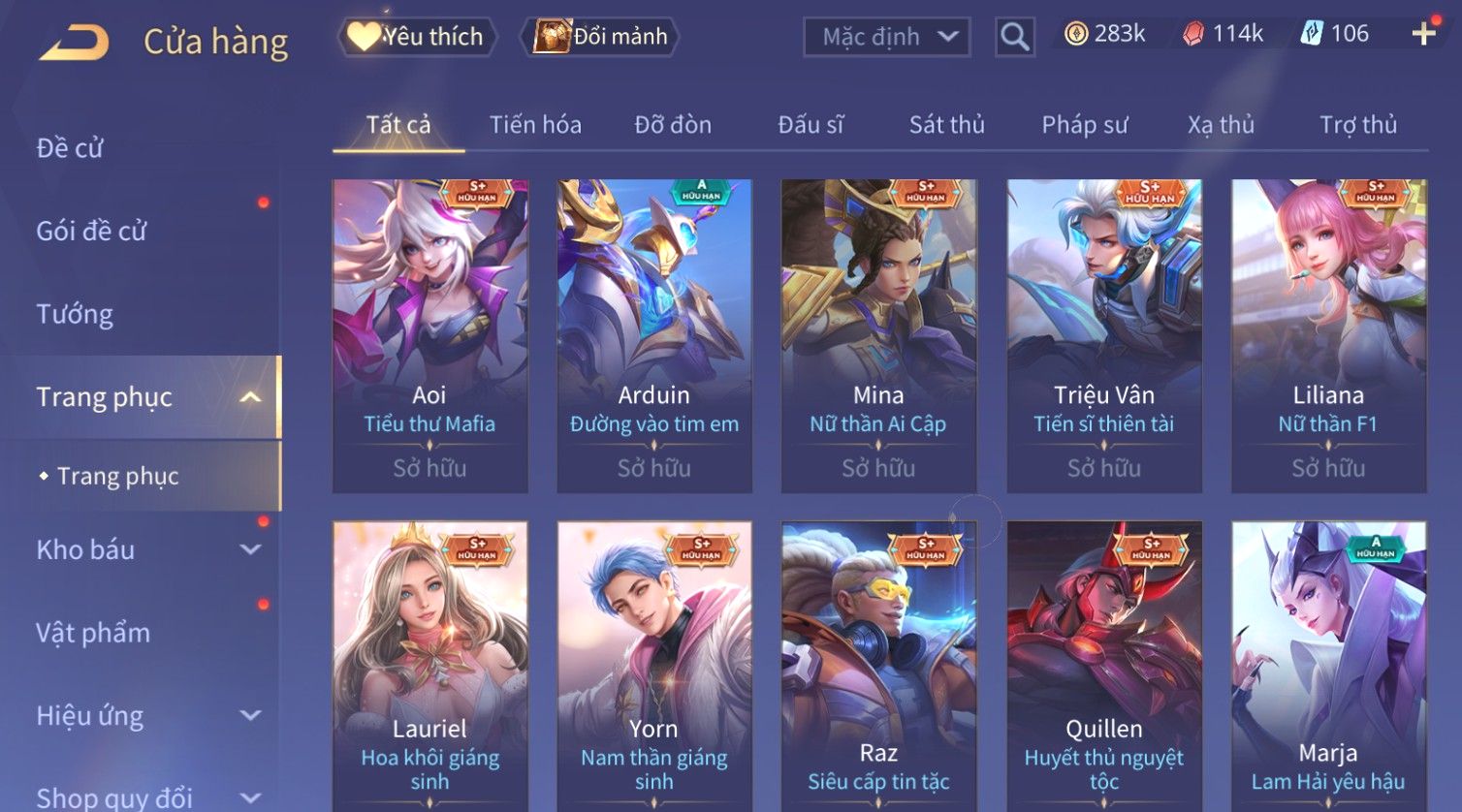The height and width of the screenshot is (812, 1462).
Task: Switch to the Đỡ đòn tab
Action: (x=673, y=125)
